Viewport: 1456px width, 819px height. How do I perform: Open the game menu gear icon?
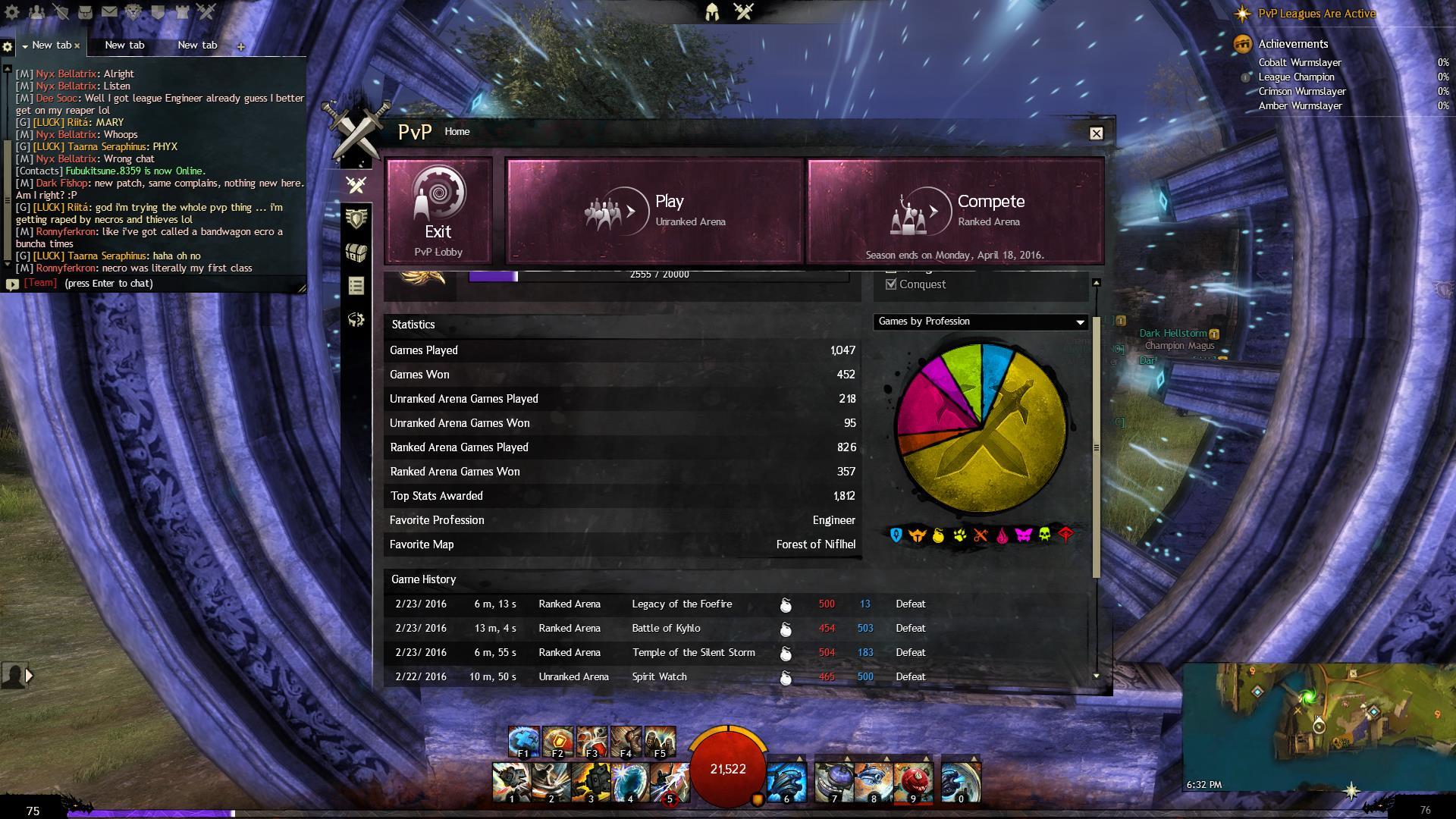[12, 12]
